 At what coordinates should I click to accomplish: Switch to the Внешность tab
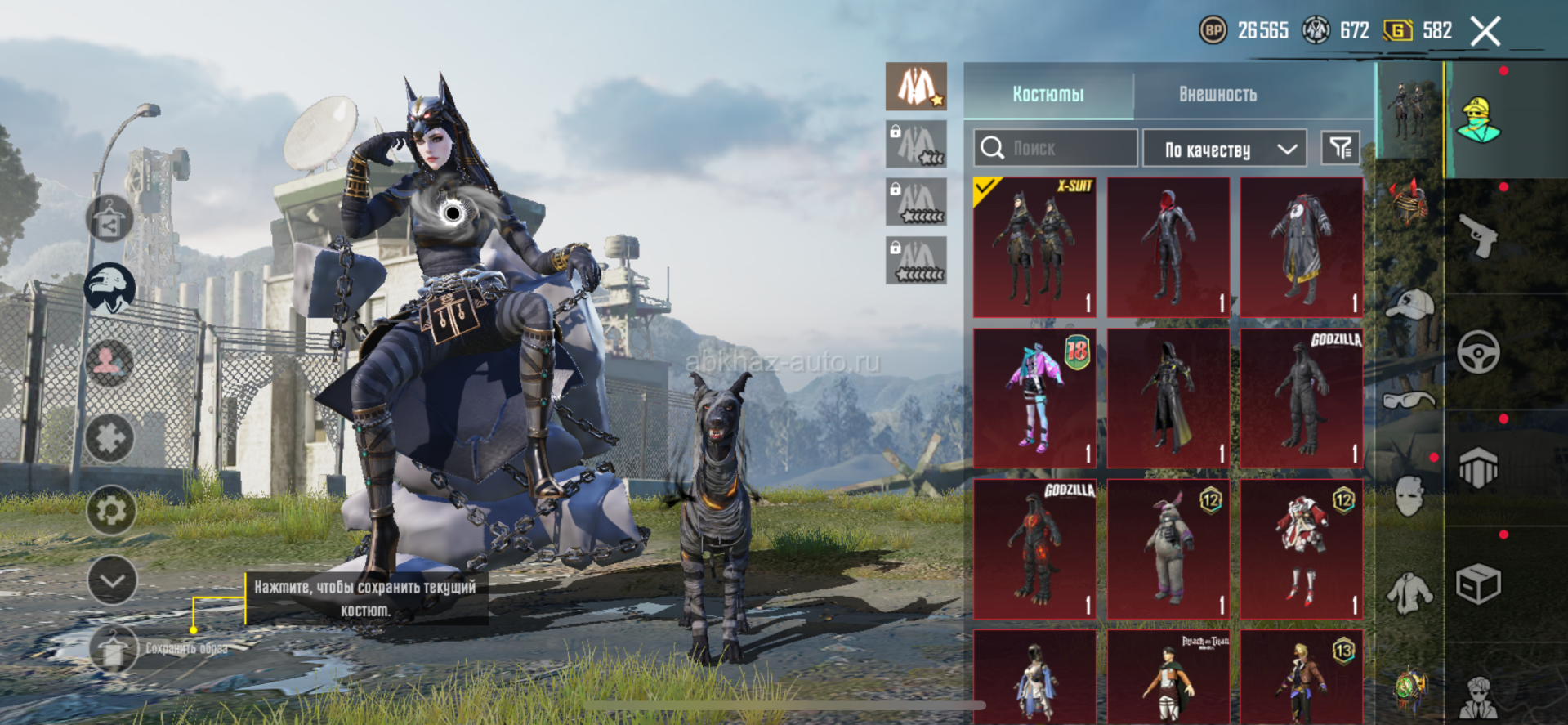pos(1217,94)
